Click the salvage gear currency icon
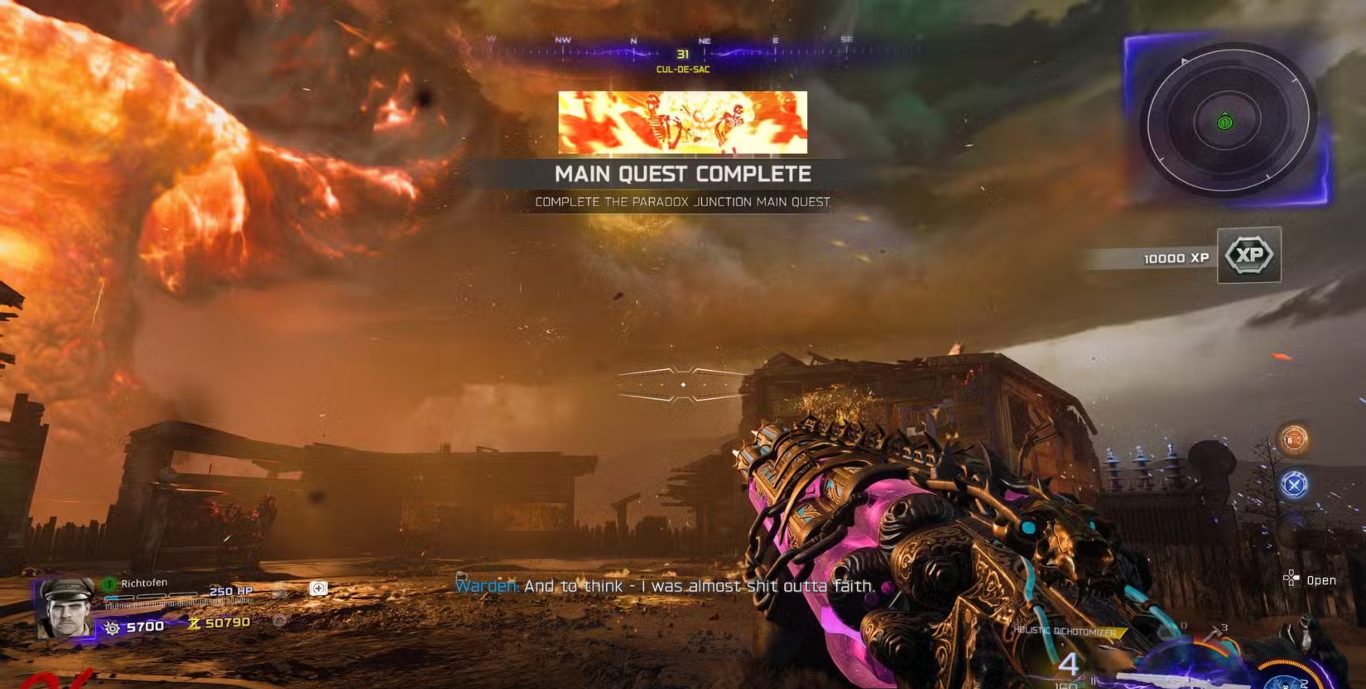 pos(113,626)
